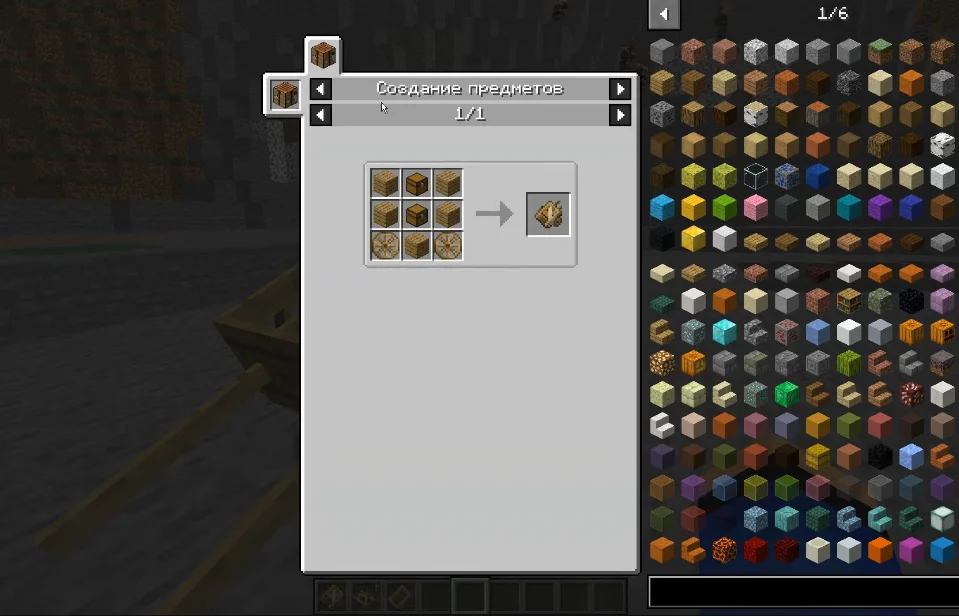959x616 pixels.
Task: Choose the glass block in the item list
Action: [x=755, y=177]
